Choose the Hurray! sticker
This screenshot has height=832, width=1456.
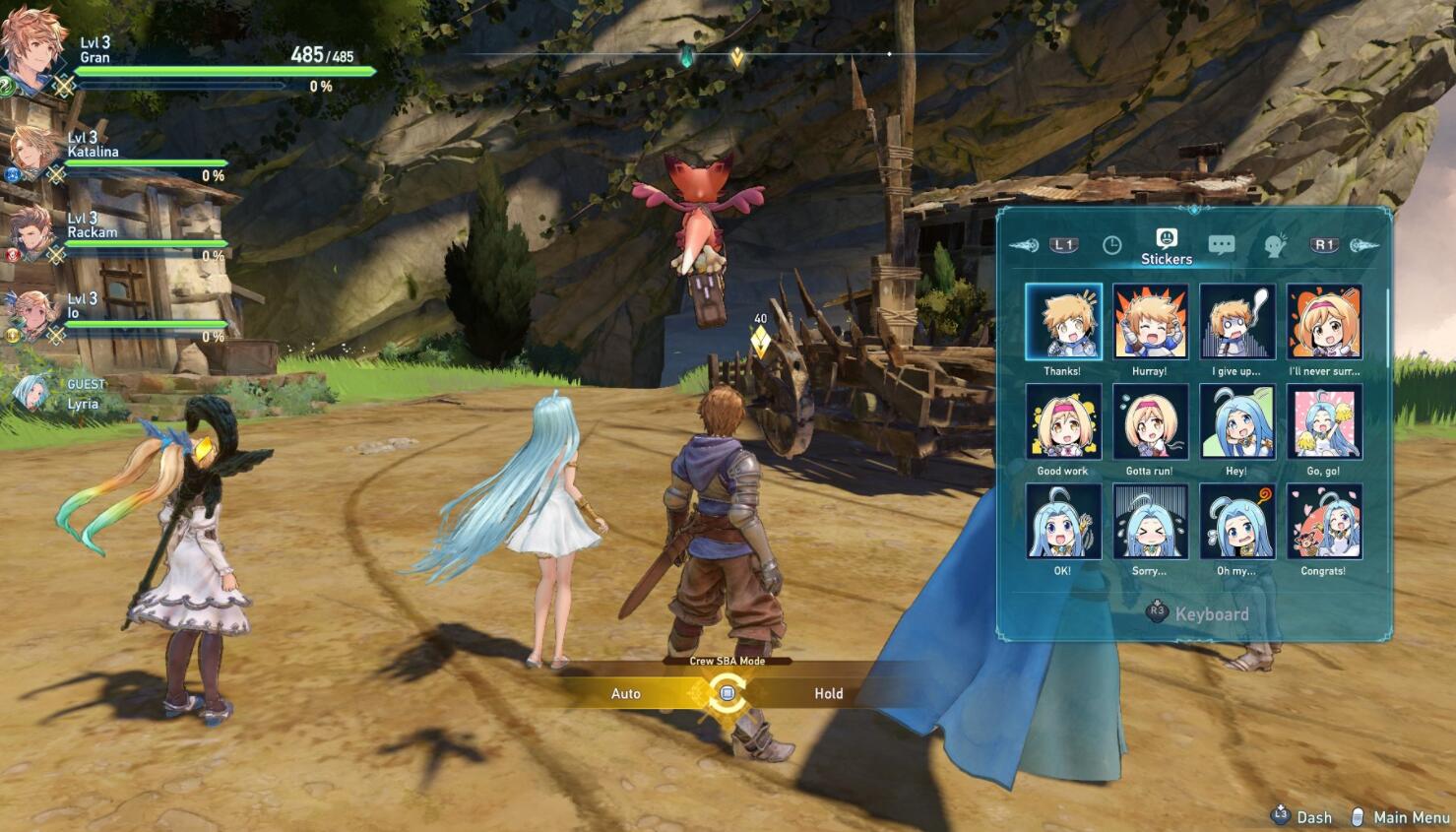point(1150,322)
